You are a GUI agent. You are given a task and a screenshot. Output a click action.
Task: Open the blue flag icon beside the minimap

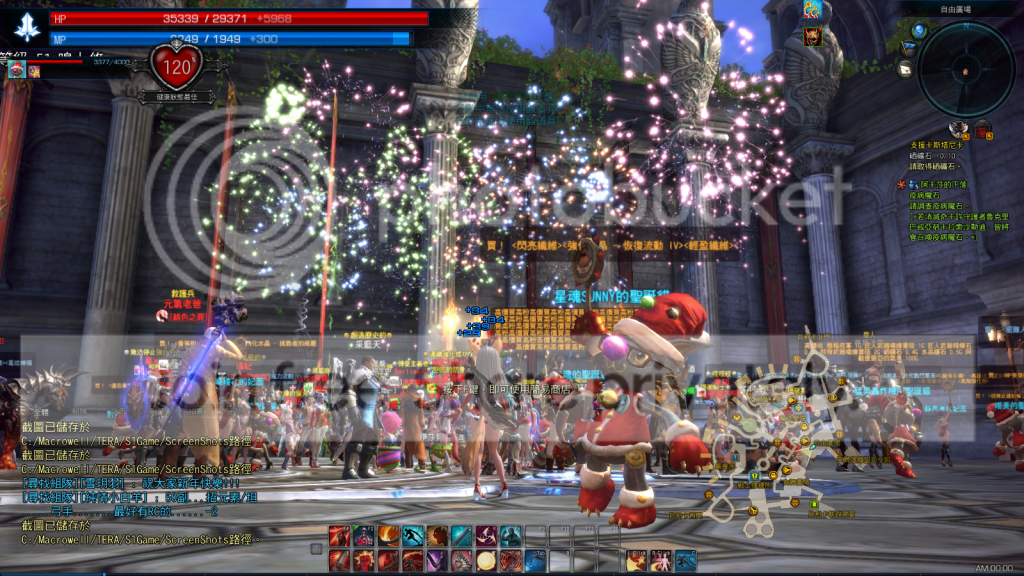[908, 47]
